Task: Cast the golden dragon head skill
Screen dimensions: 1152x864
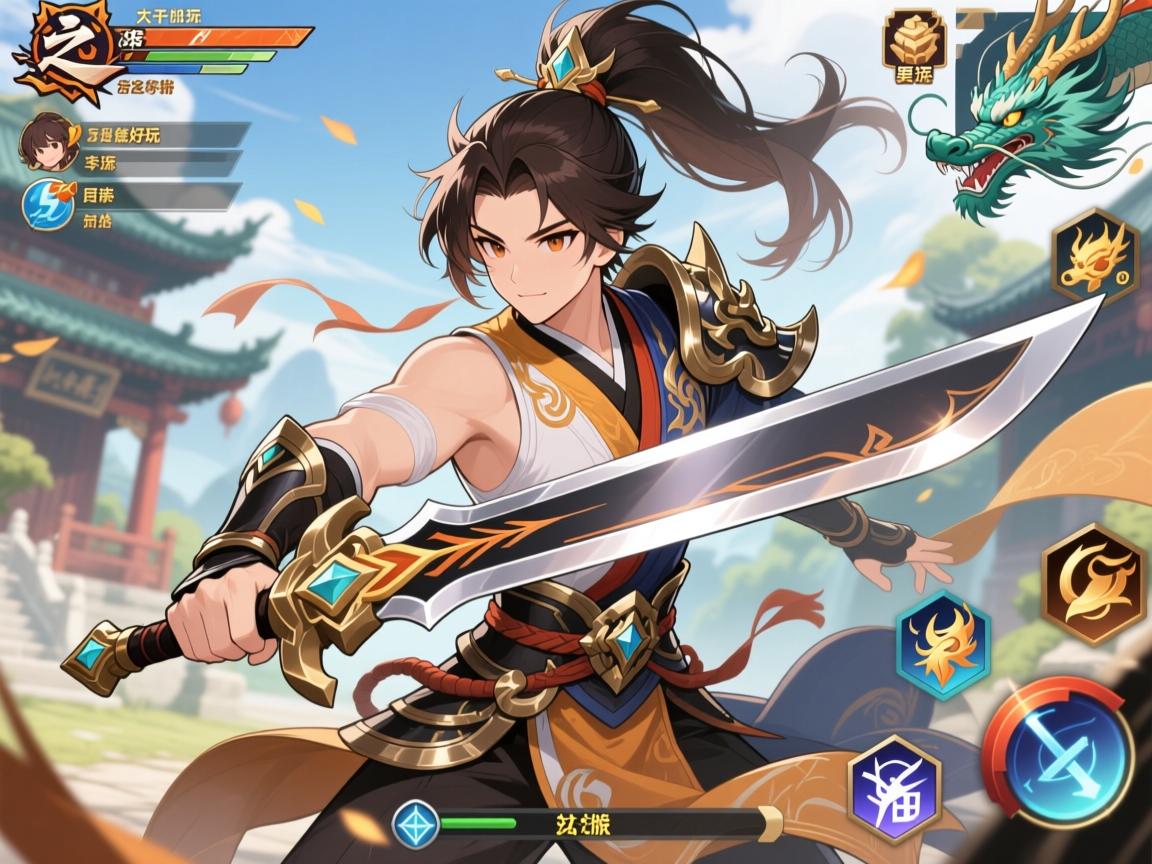Action: 1095,257
